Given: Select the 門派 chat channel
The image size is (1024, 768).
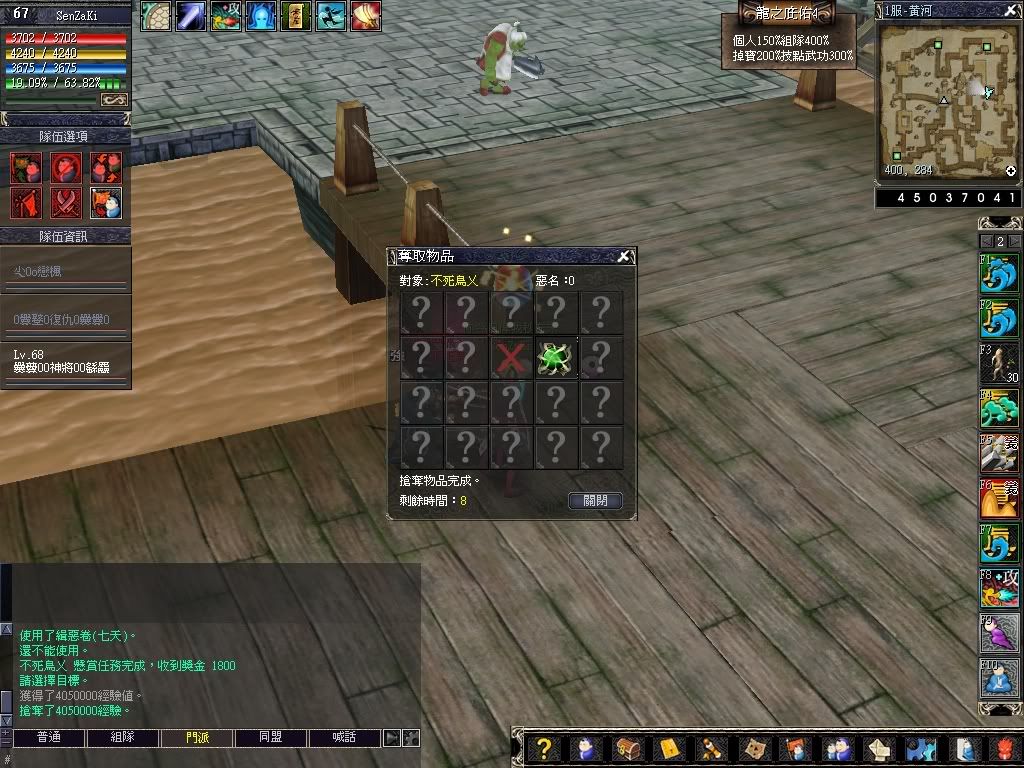Looking at the screenshot, I should coord(197,738).
